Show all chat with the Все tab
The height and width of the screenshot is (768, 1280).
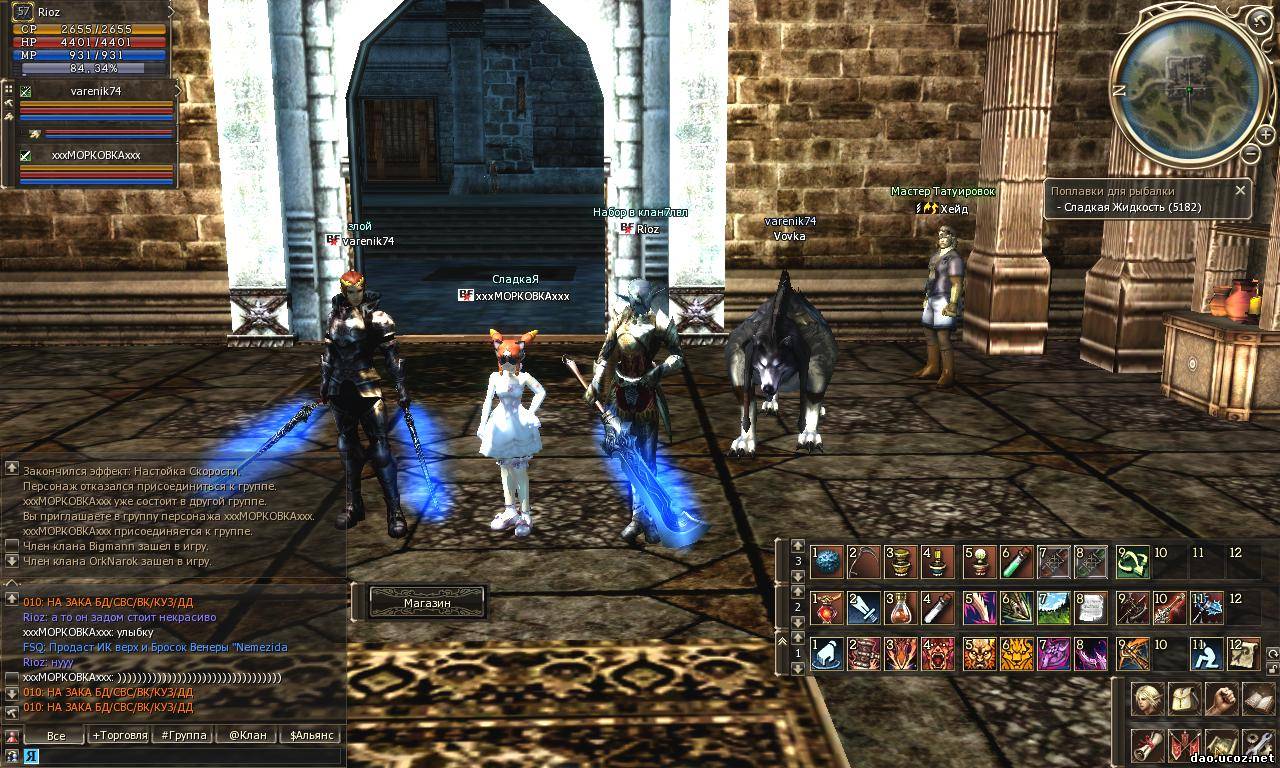click(56, 735)
